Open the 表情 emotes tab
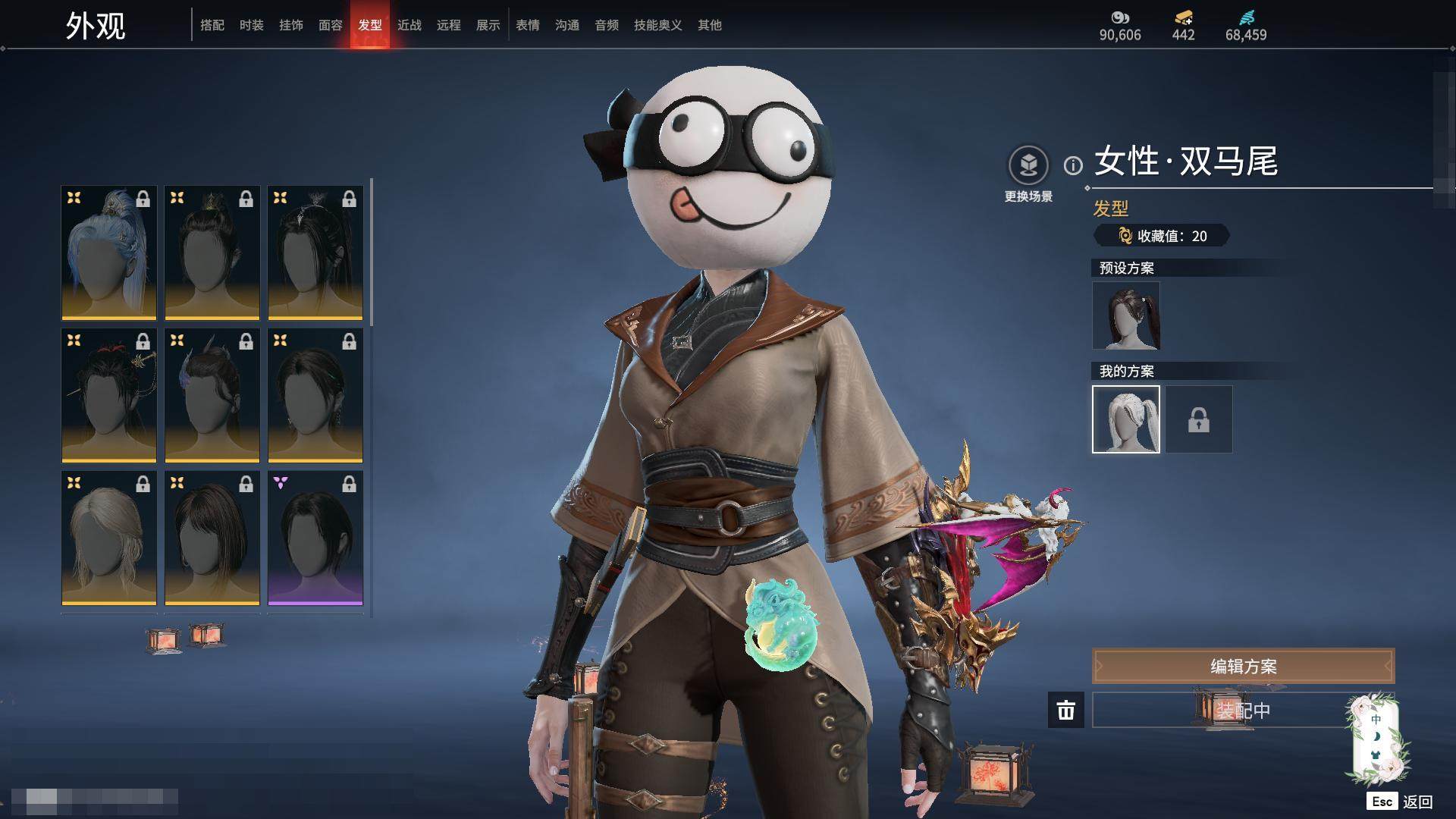Screen dimensions: 1456x819 click(x=528, y=25)
